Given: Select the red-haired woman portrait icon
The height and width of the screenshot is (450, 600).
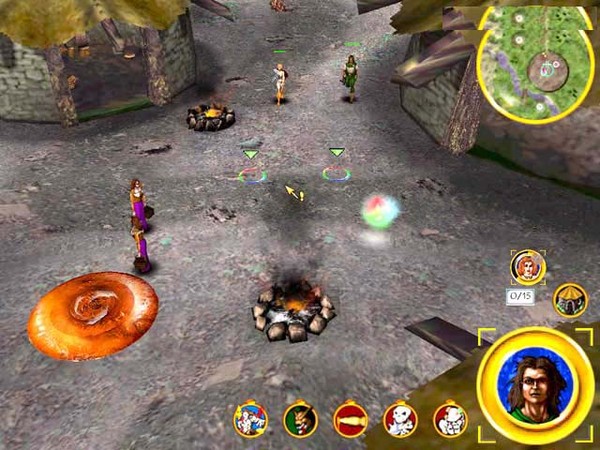Looking at the screenshot, I should (527, 266).
